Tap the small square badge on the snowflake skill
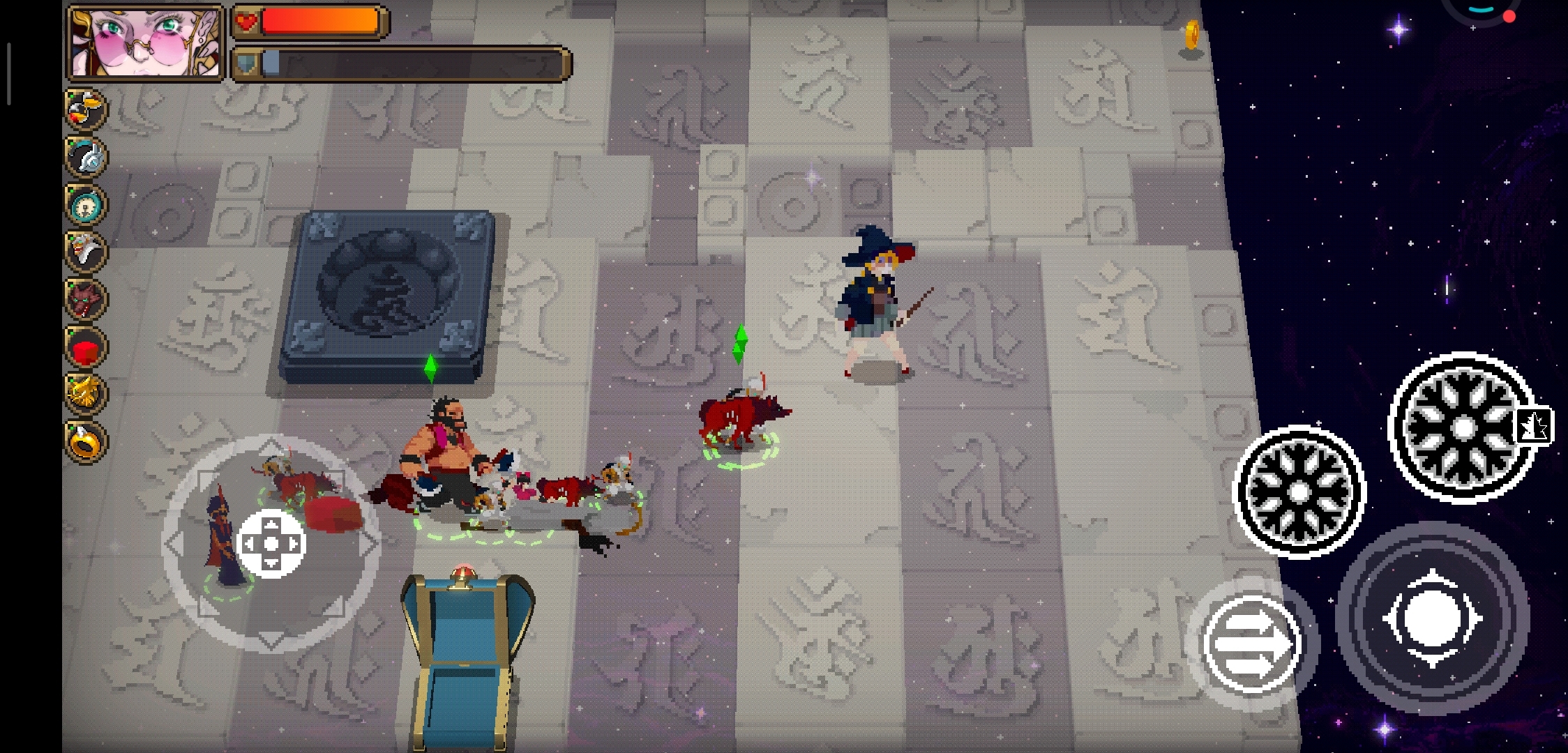Image resolution: width=1568 pixels, height=753 pixels. 1534,425
